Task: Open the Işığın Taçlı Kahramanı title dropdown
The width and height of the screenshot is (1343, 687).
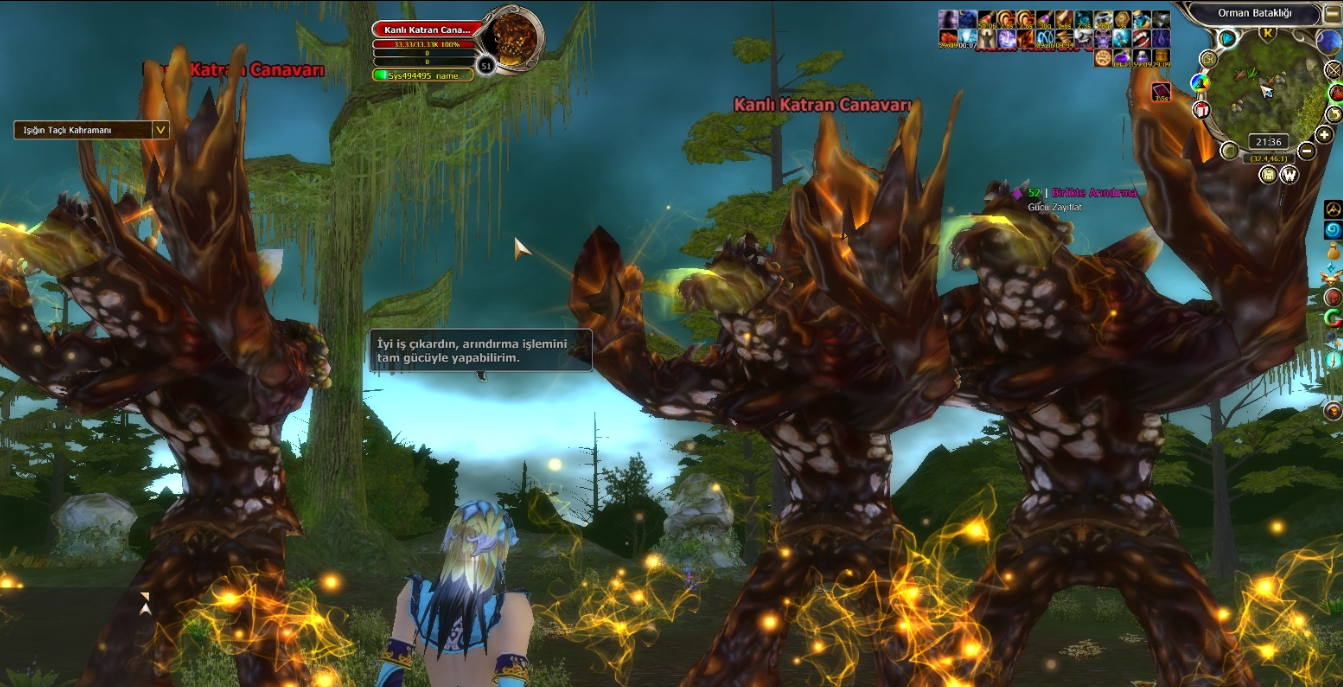Action: (x=160, y=130)
